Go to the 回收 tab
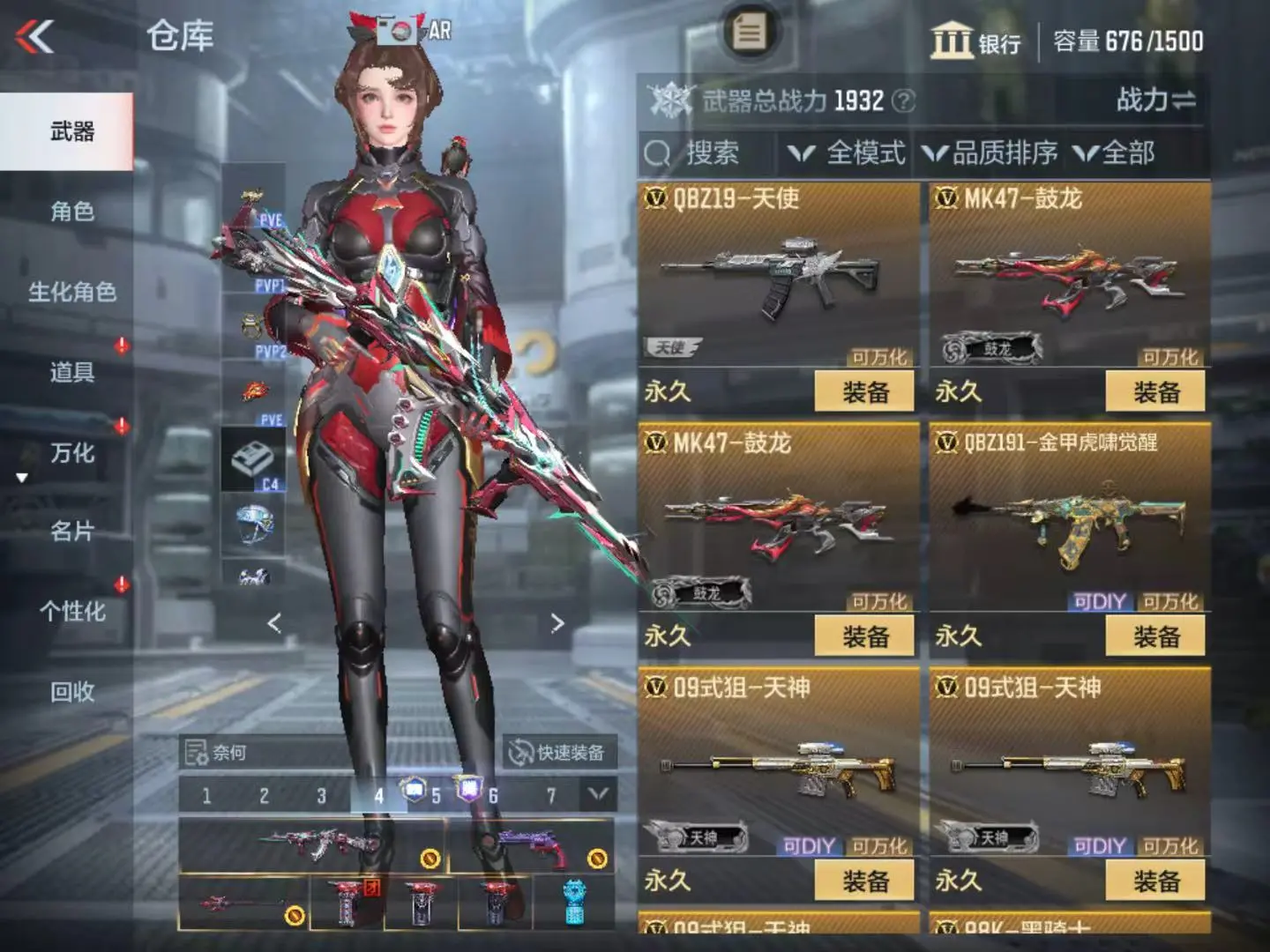This screenshot has height=952, width=1270. [x=71, y=692]
